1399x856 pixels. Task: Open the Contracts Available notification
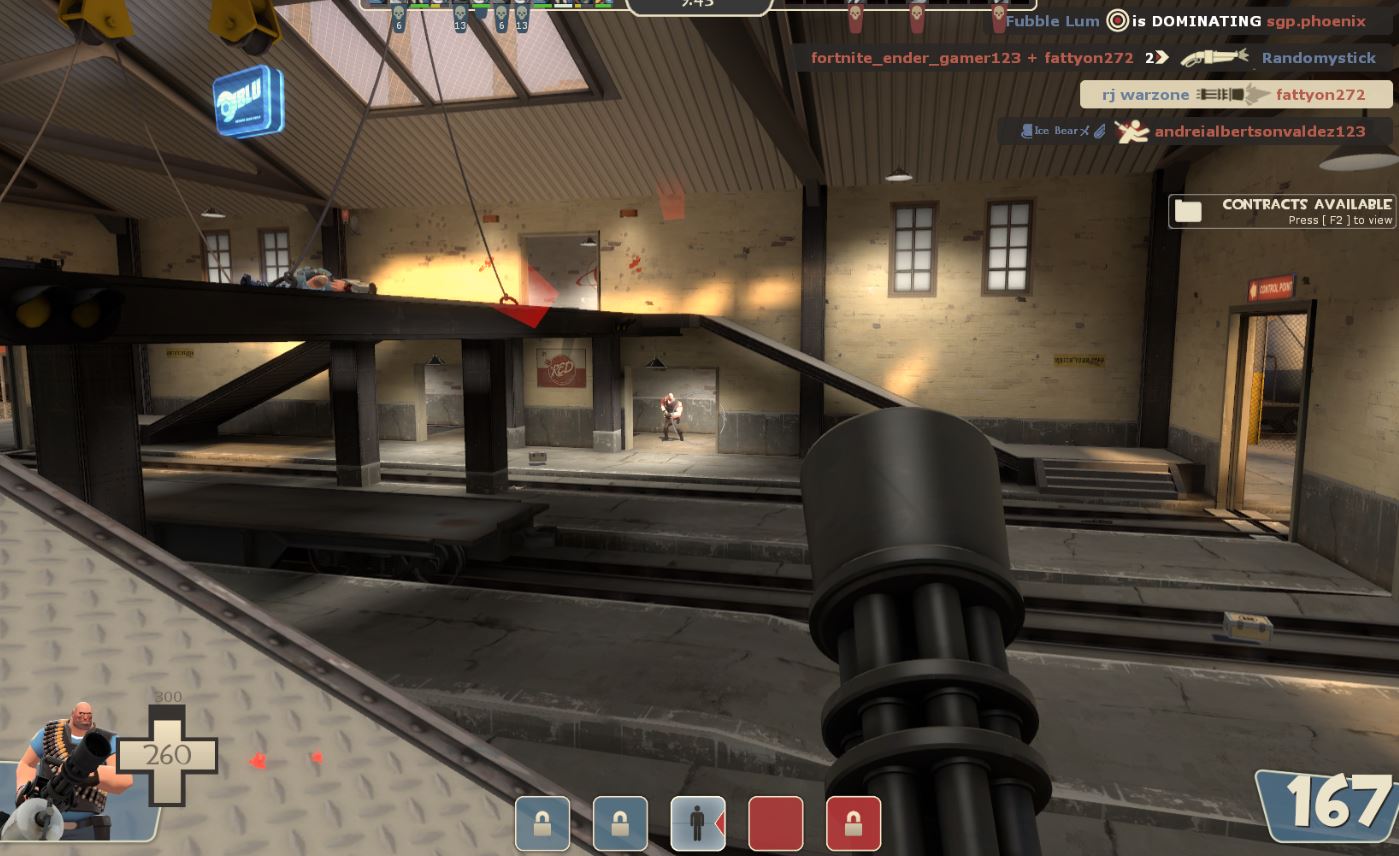click(x=1282, y=211)
